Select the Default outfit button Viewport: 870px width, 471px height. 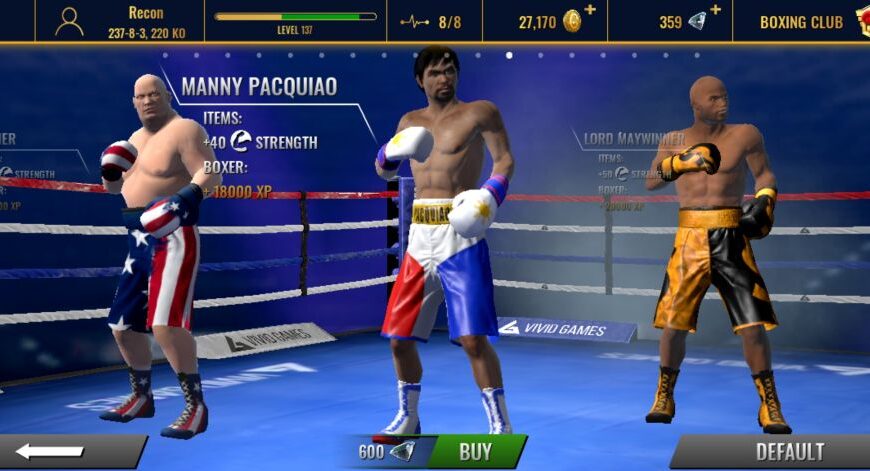[x=778, y=451]
